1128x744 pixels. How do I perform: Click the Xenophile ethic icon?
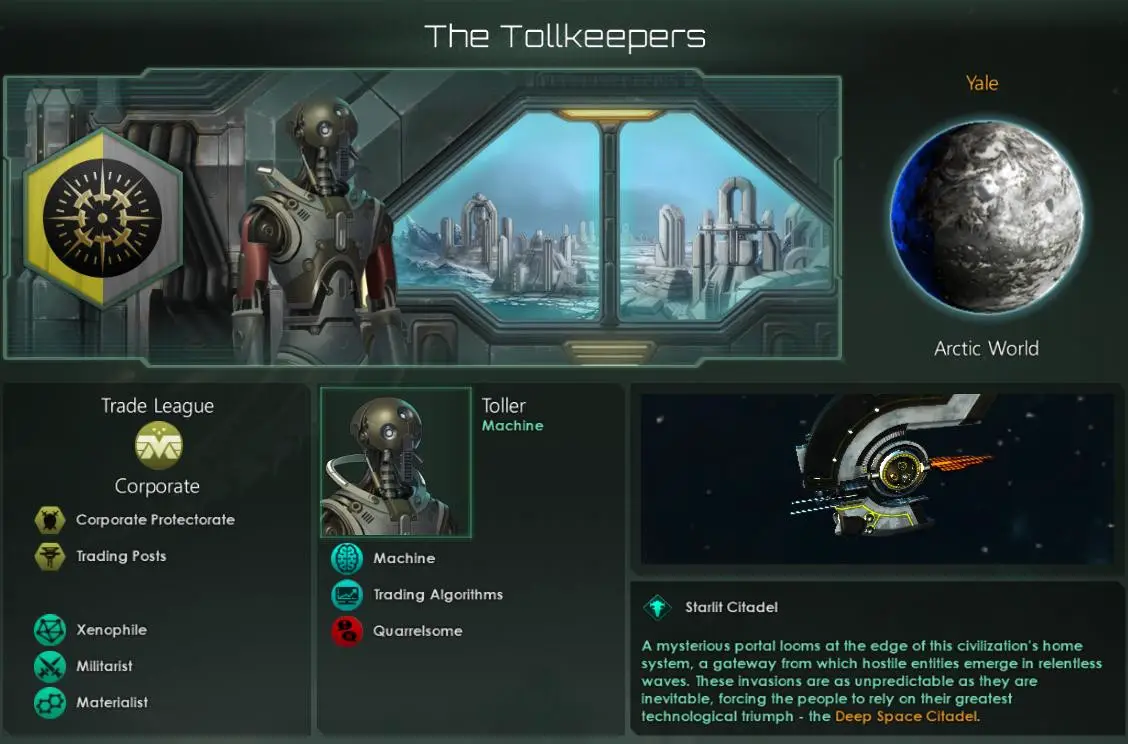click(x=50, y=630)
